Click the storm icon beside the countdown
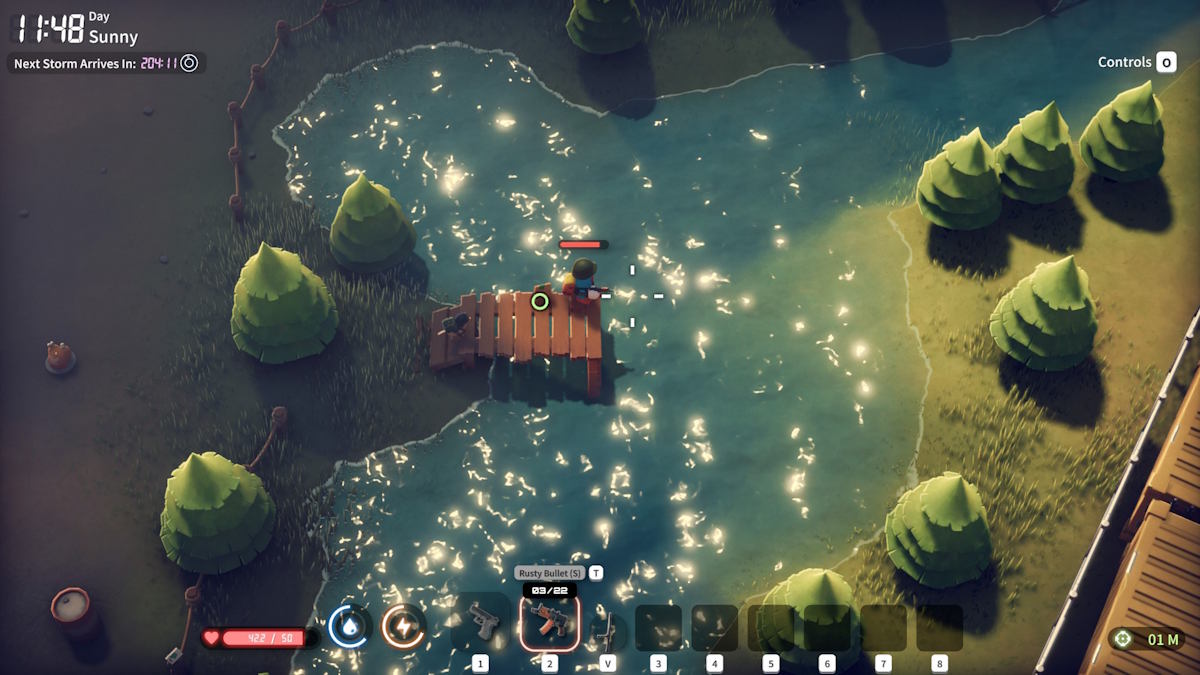 (189, 63)
